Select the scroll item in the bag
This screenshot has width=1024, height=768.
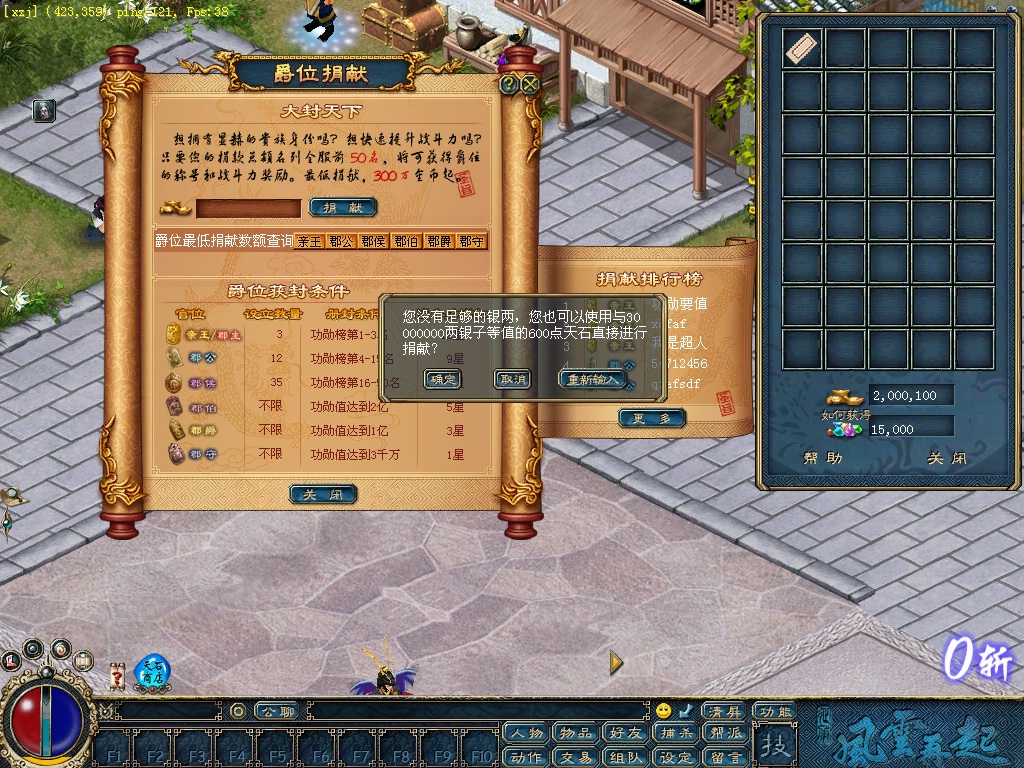tap(801, 48)
